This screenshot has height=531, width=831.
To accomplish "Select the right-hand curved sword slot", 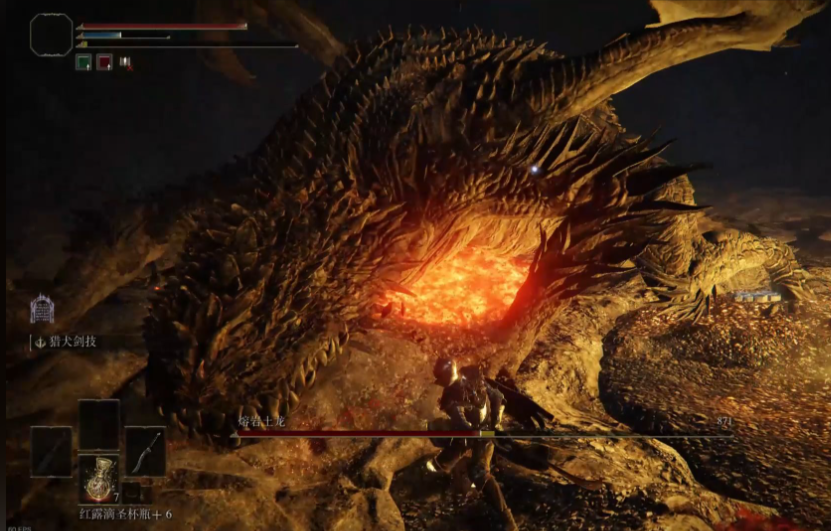I will coord(146,451).
